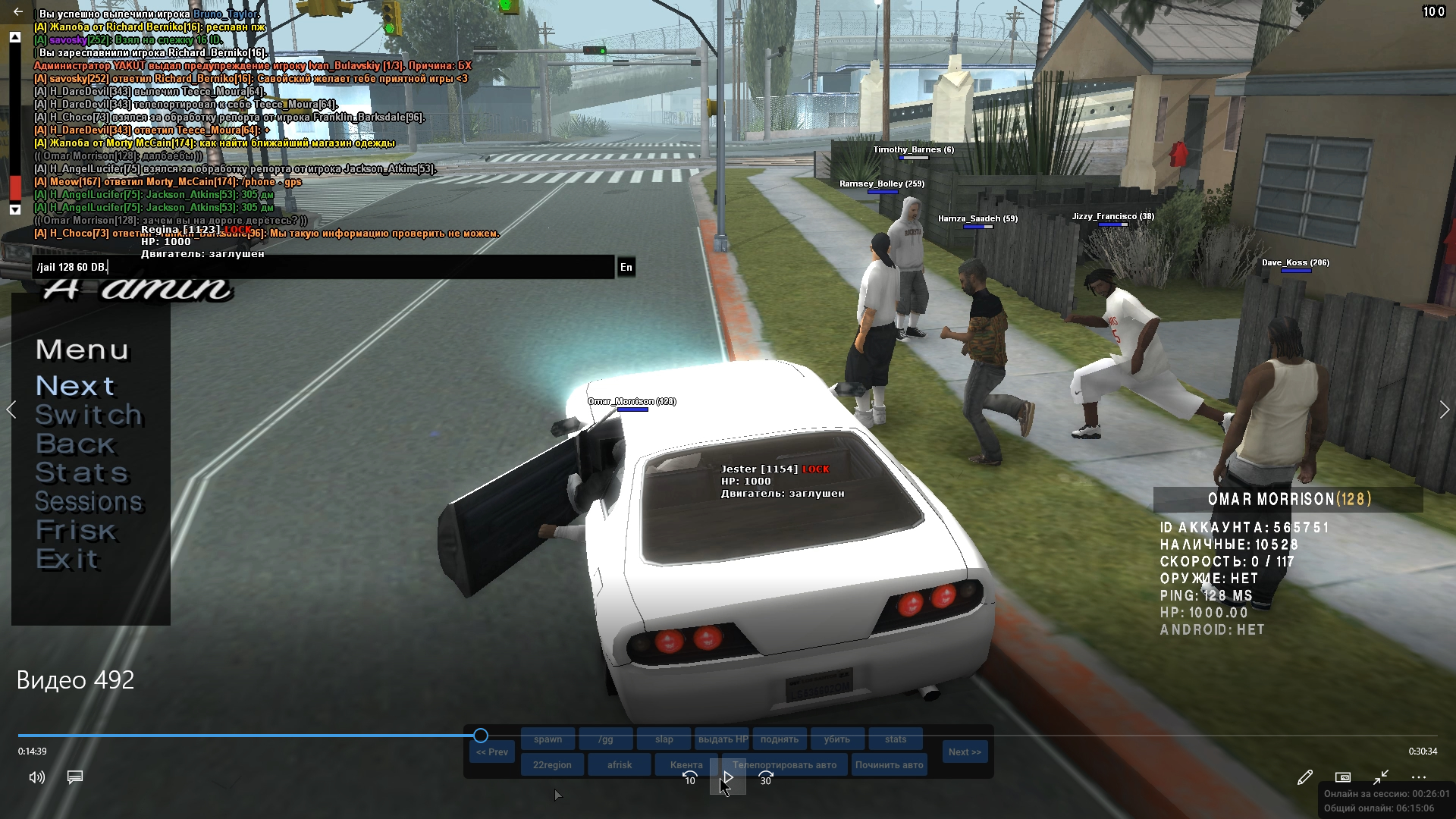1456x819 pixels.
Task: Select Next in the admin menu
Action: point(75,386)
